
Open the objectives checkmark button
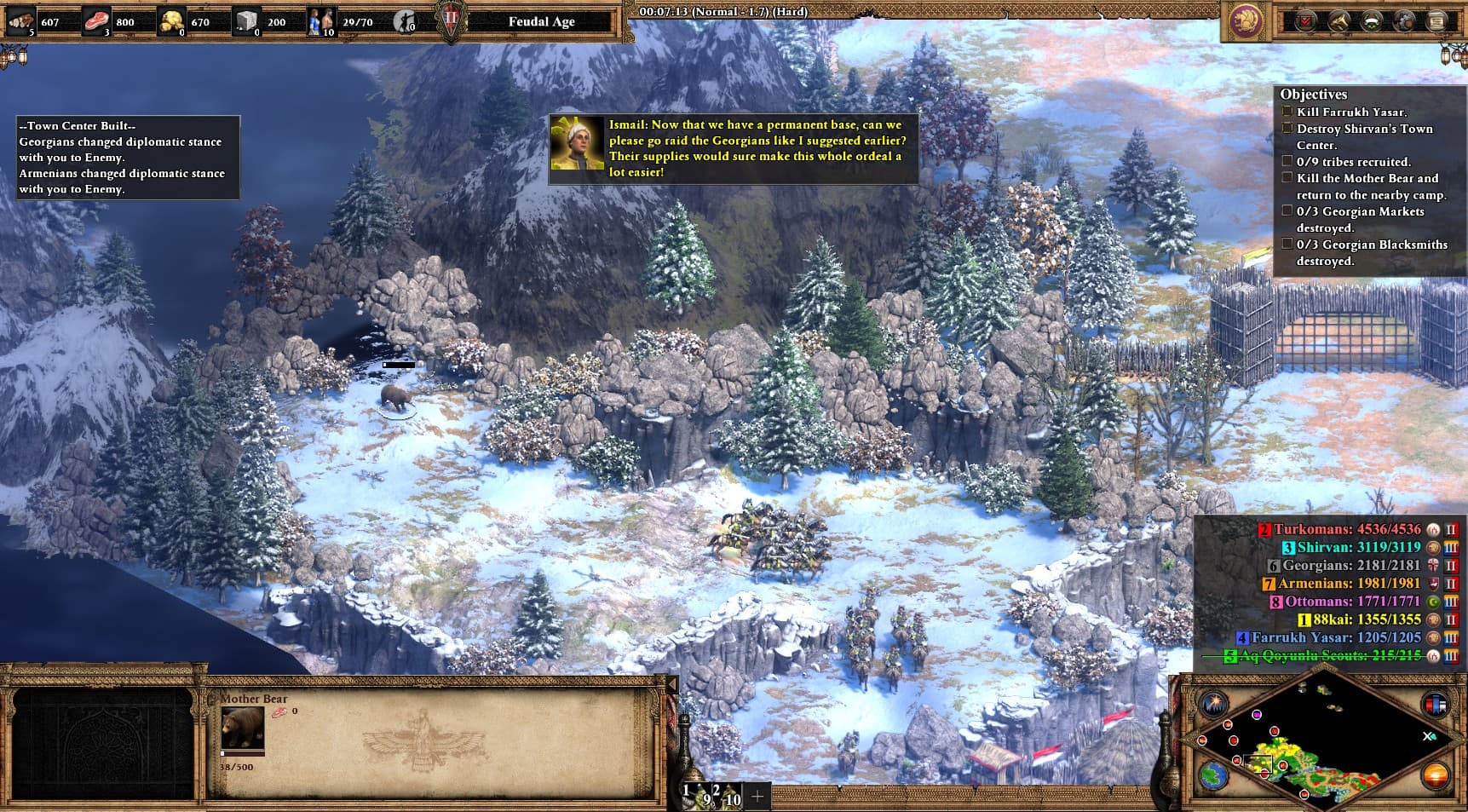[x=1305, y=22]
